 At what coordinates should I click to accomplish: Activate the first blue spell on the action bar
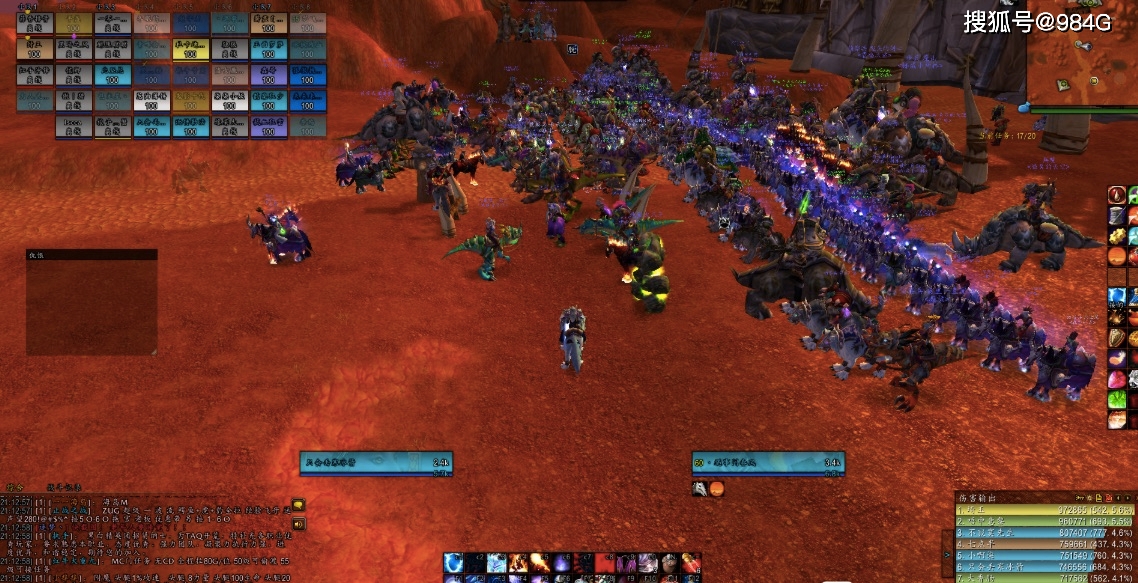[x=454, y=563]
